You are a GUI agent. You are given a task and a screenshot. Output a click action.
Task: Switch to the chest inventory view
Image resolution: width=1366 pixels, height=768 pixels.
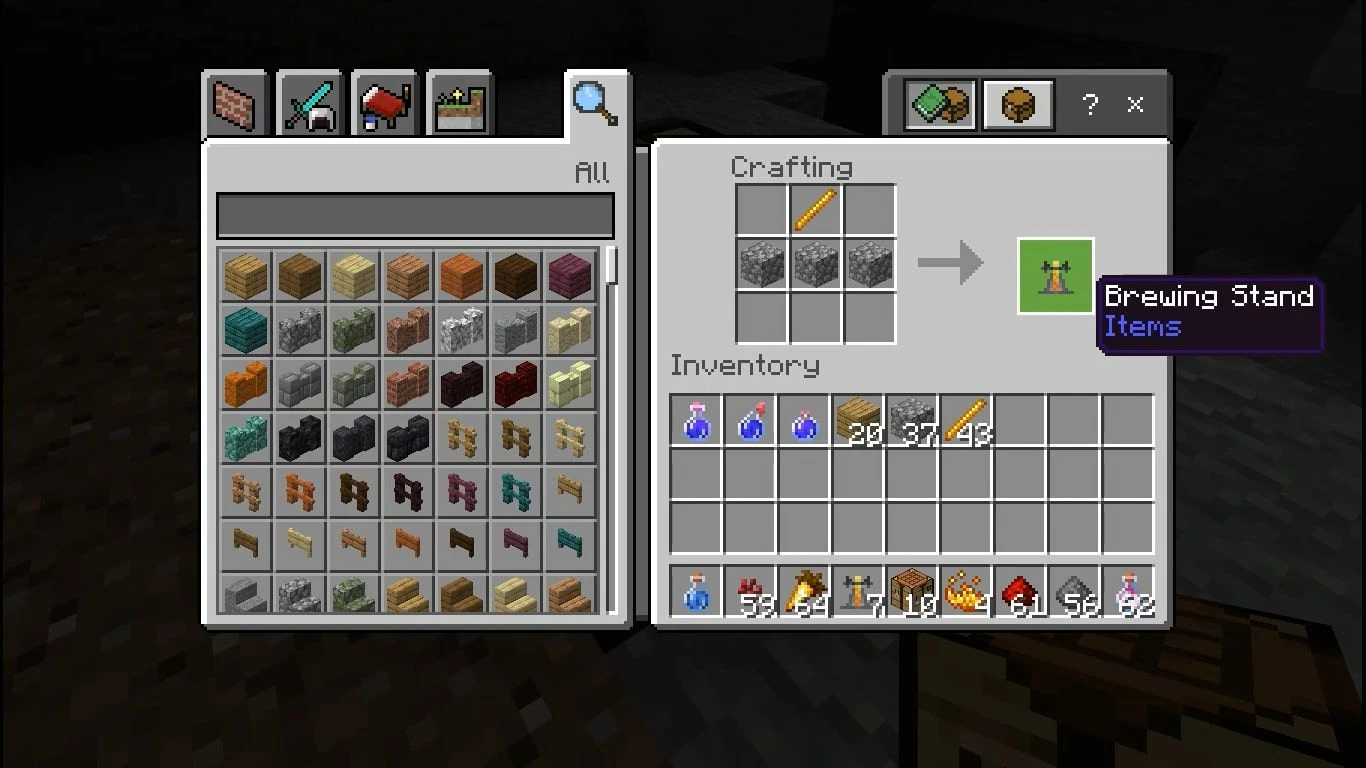coord(1018,104)
